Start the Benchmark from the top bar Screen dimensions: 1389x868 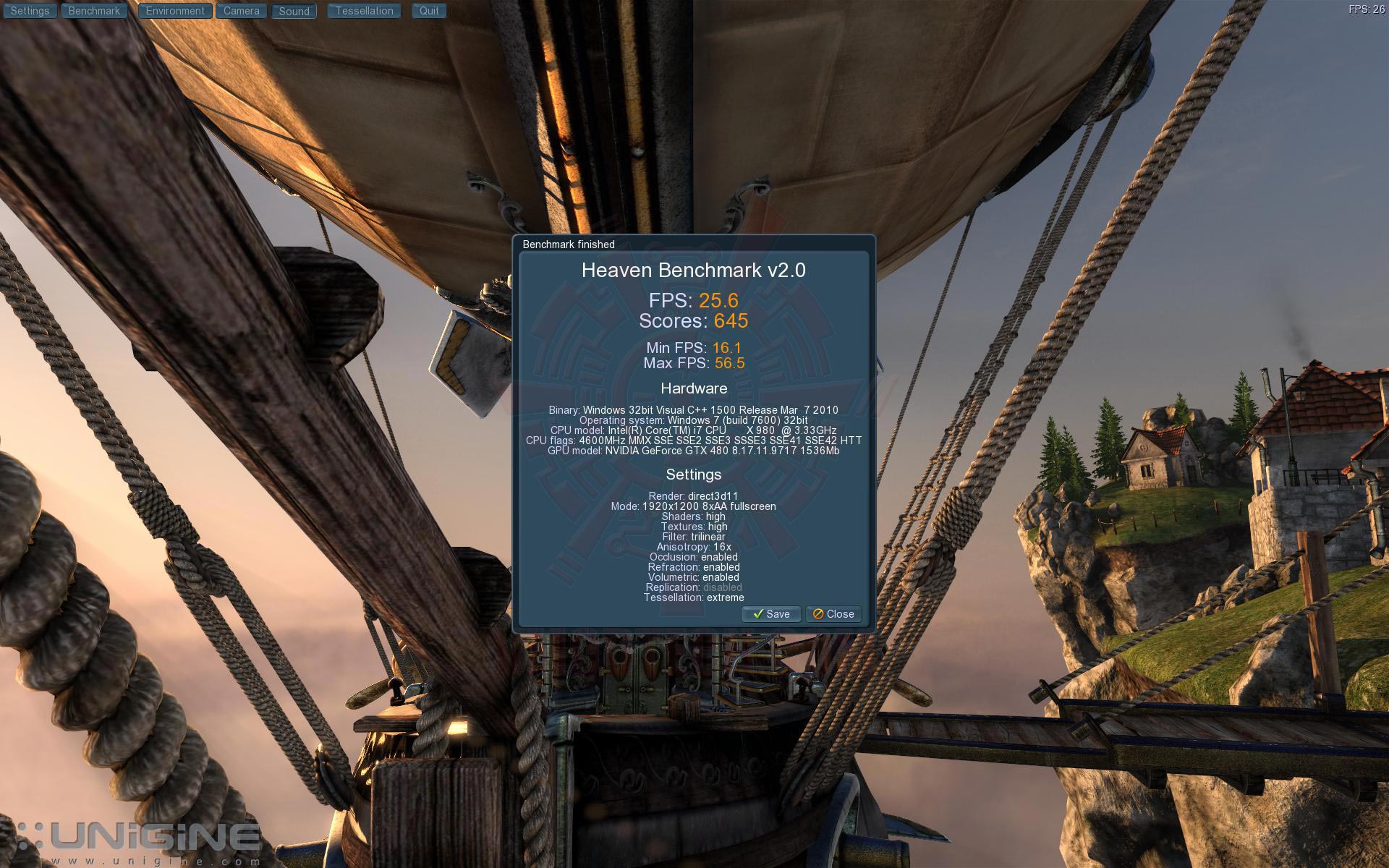94,11
